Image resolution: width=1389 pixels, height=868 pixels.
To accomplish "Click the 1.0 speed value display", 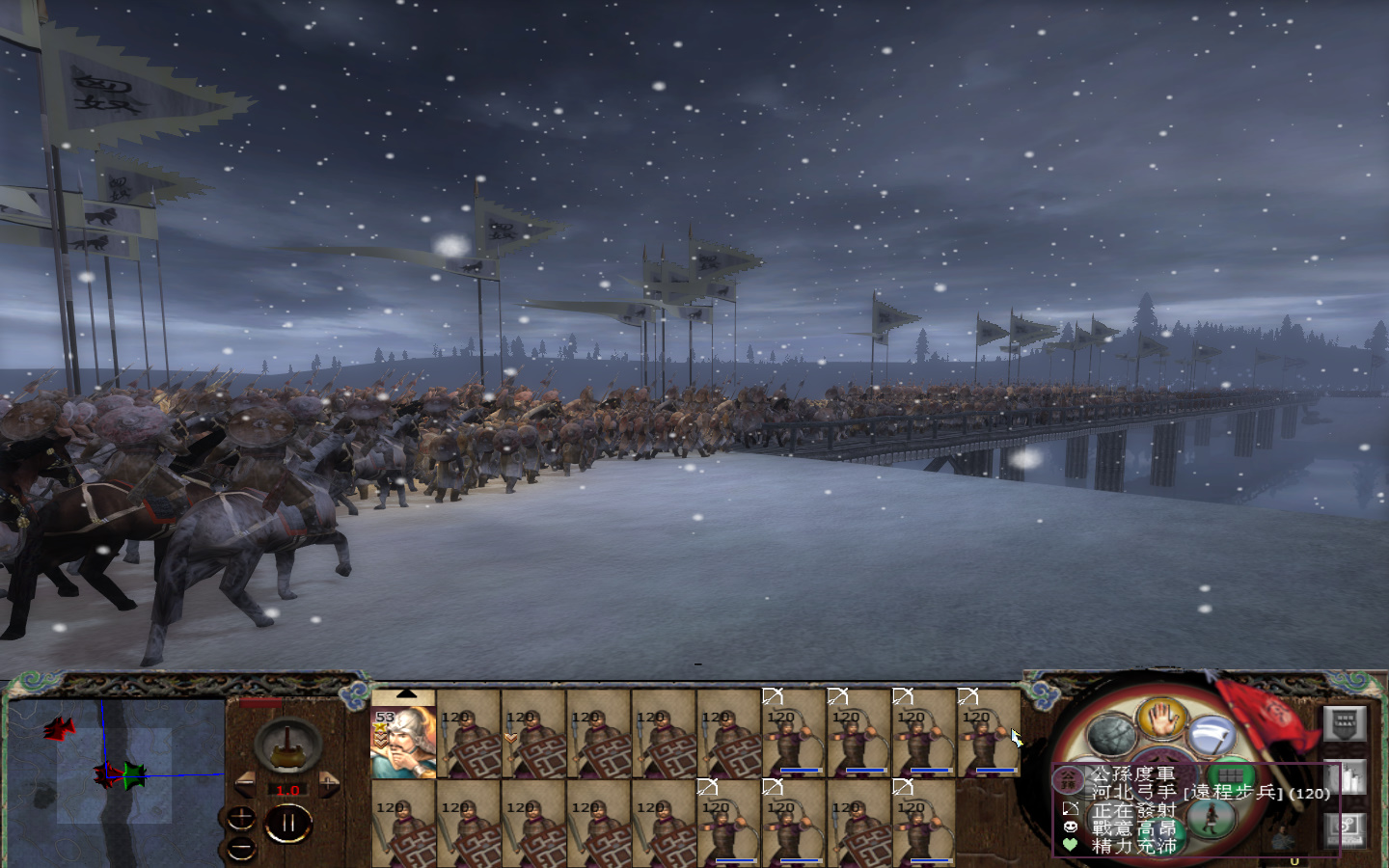I will (x=287, y=790).
